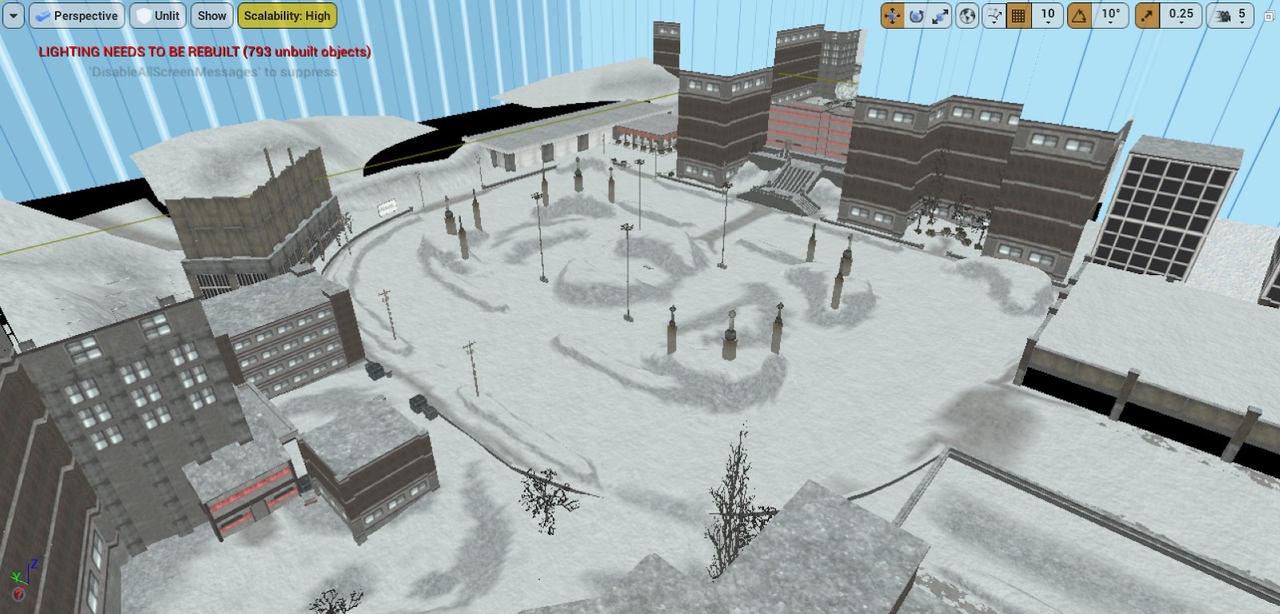Viewport: 1280px width, 614px height.
Task: Open the surface snapping options
Action: (x=994, y=16)
